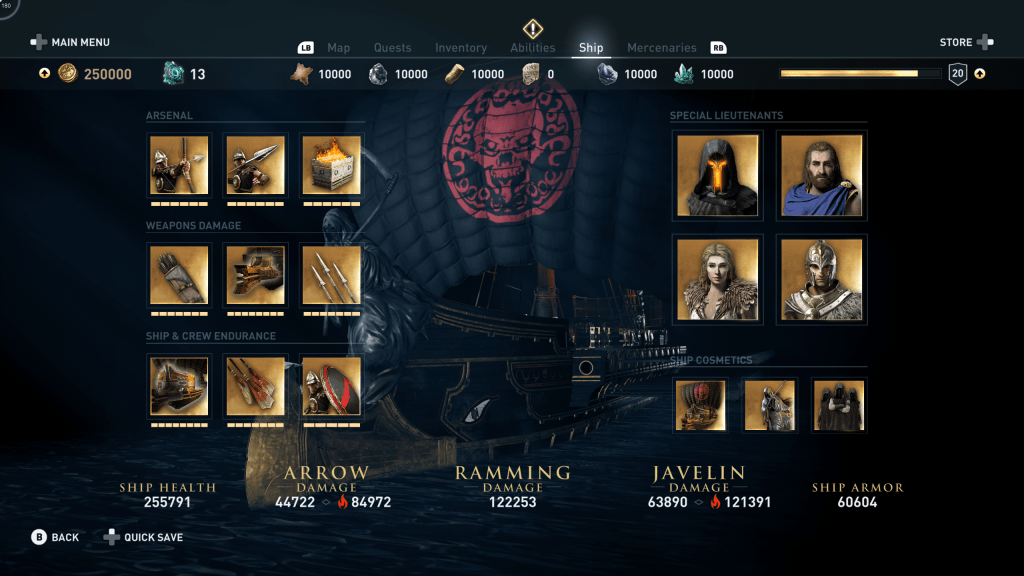Select the arrow quiver damage upgrade

coord(179,275)
